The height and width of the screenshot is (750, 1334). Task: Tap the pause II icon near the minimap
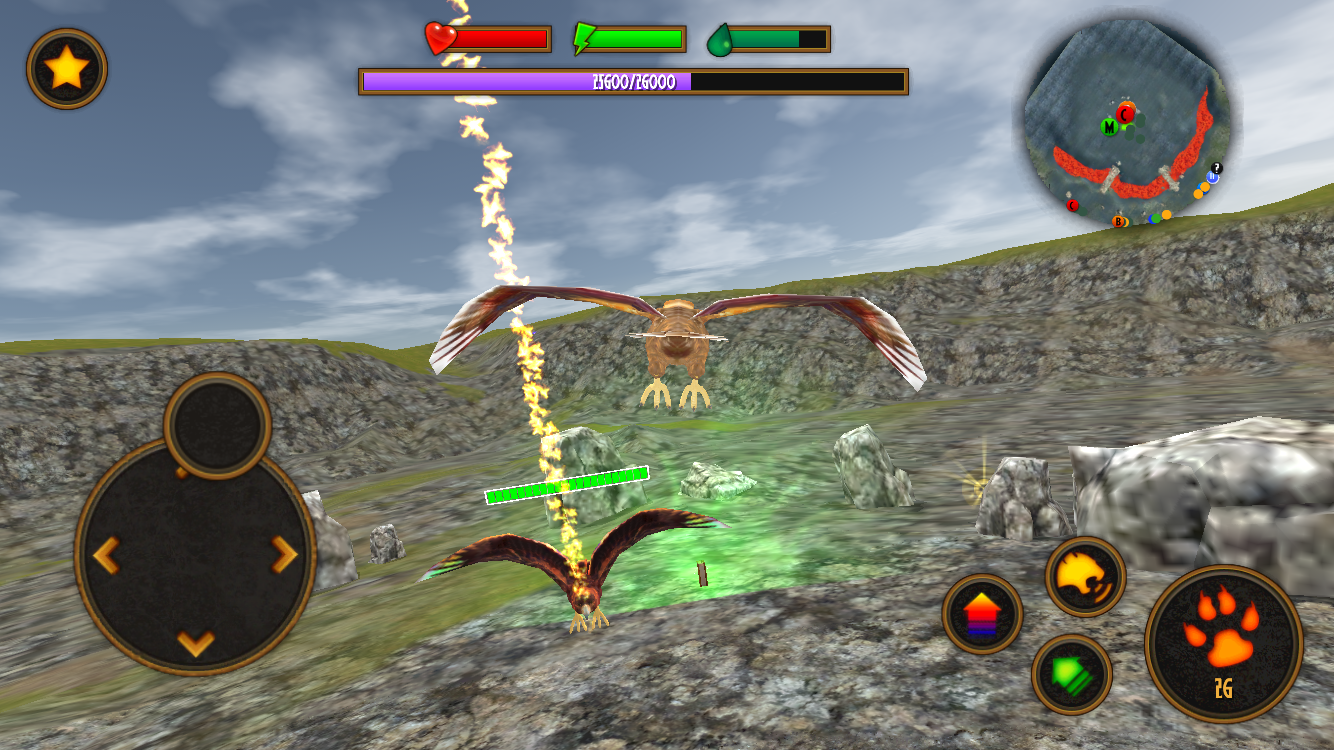pos(1213,177)
